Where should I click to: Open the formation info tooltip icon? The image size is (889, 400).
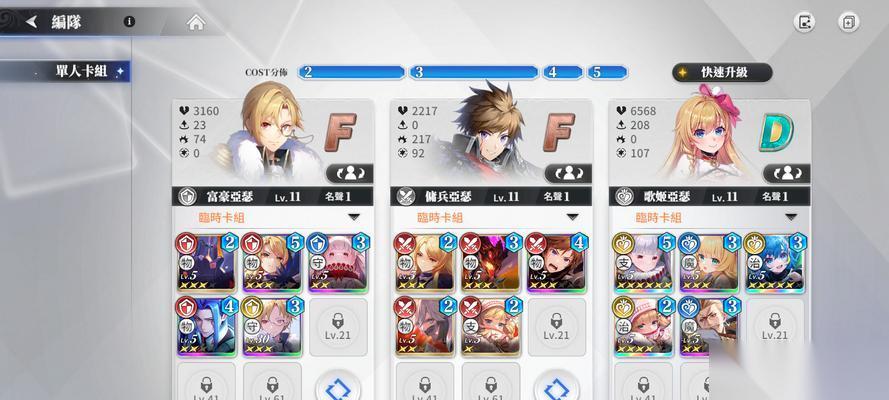pyautogui.click(x=130, y=21)
